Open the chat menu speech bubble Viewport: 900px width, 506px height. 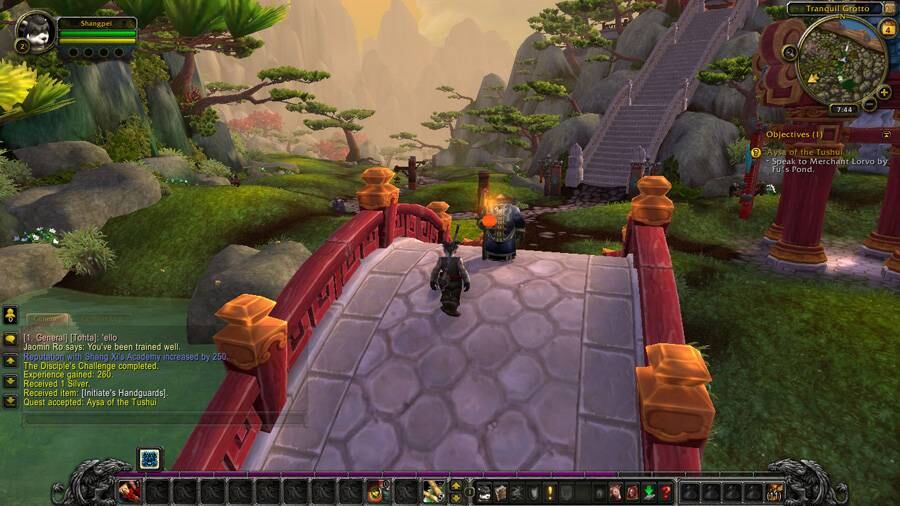10,338
